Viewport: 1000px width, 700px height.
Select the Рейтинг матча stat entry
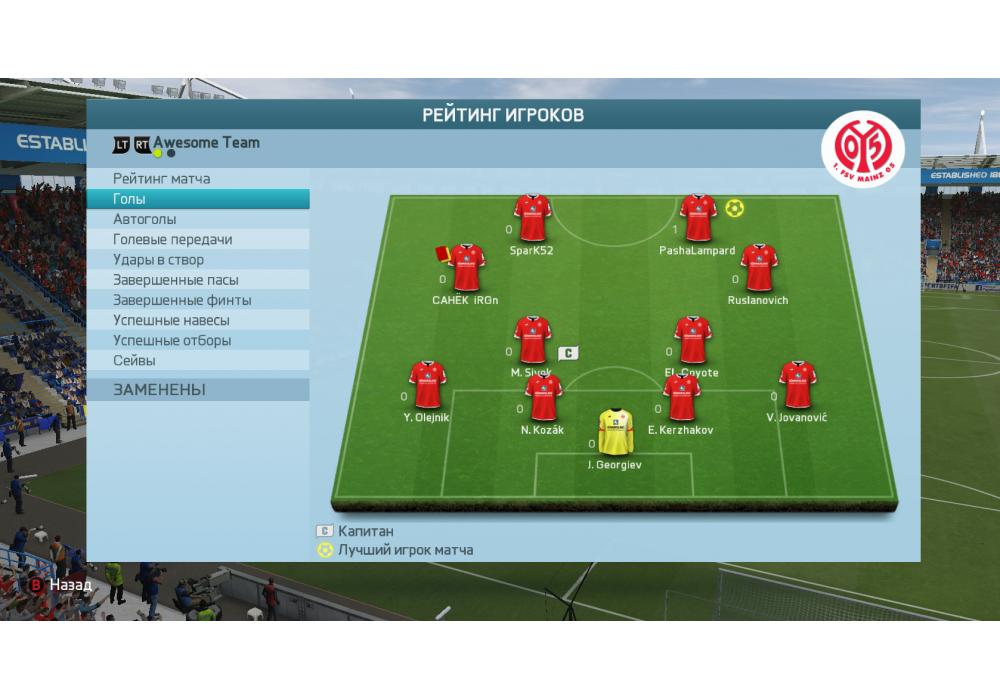click(x=161, y=179)
